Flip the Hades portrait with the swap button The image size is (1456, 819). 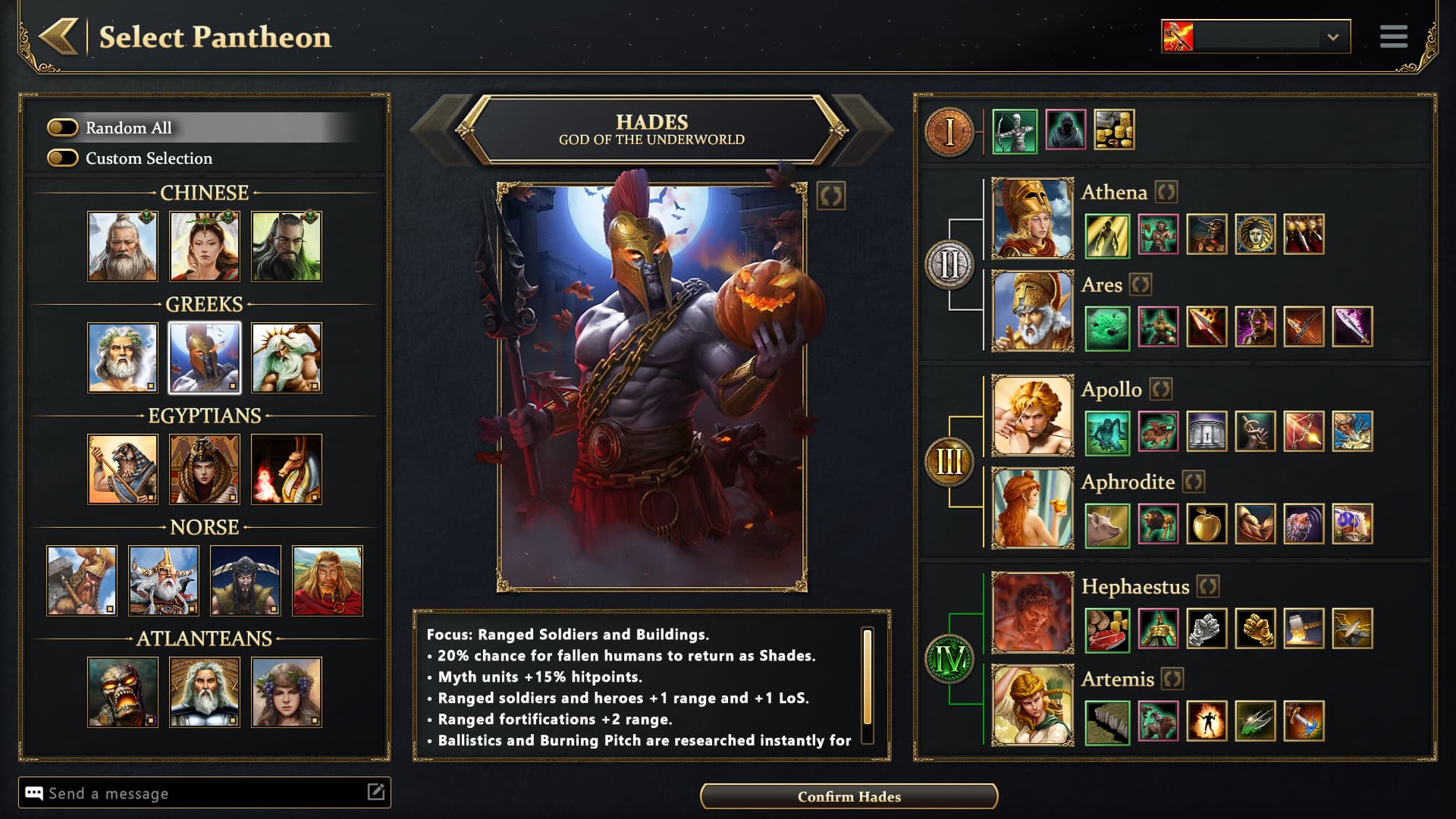831,196
